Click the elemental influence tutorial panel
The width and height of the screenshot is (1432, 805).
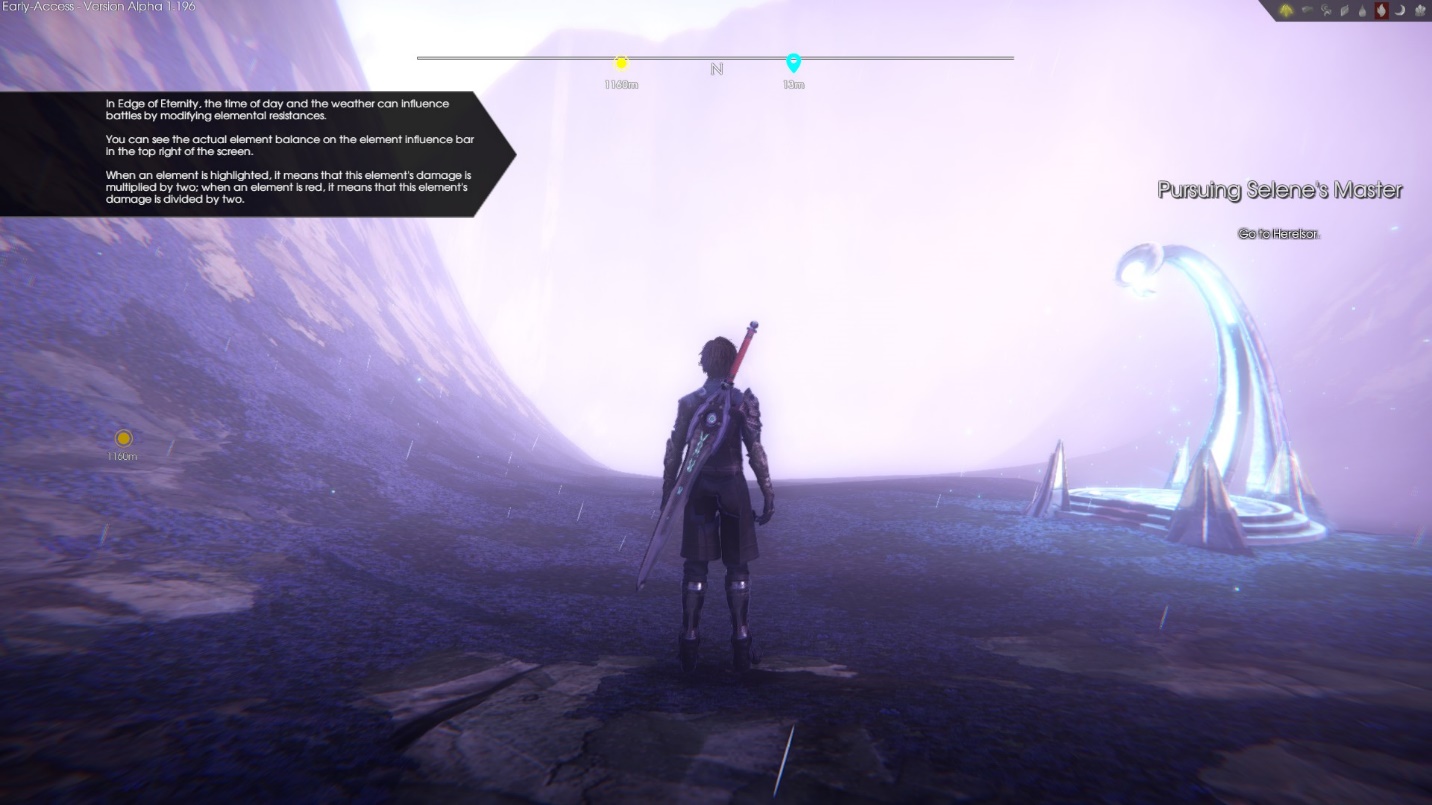(x=255, y=152)
